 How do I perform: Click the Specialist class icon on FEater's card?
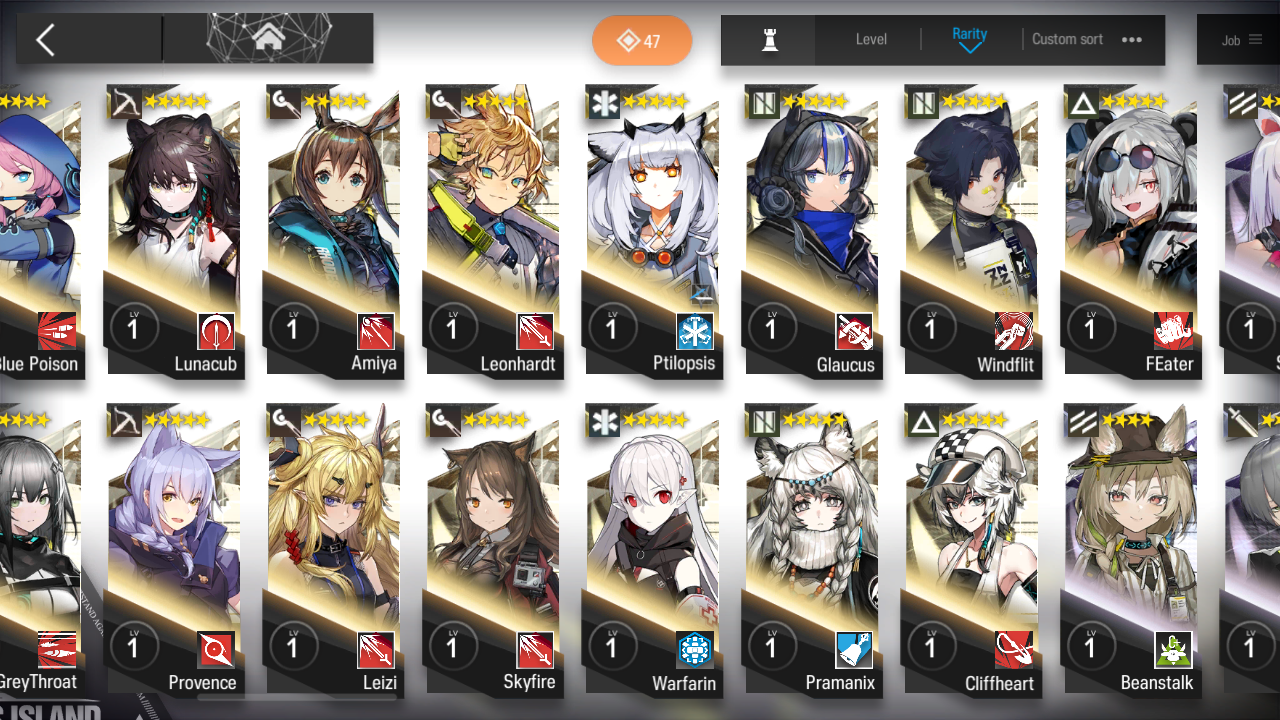(1081, 102)
